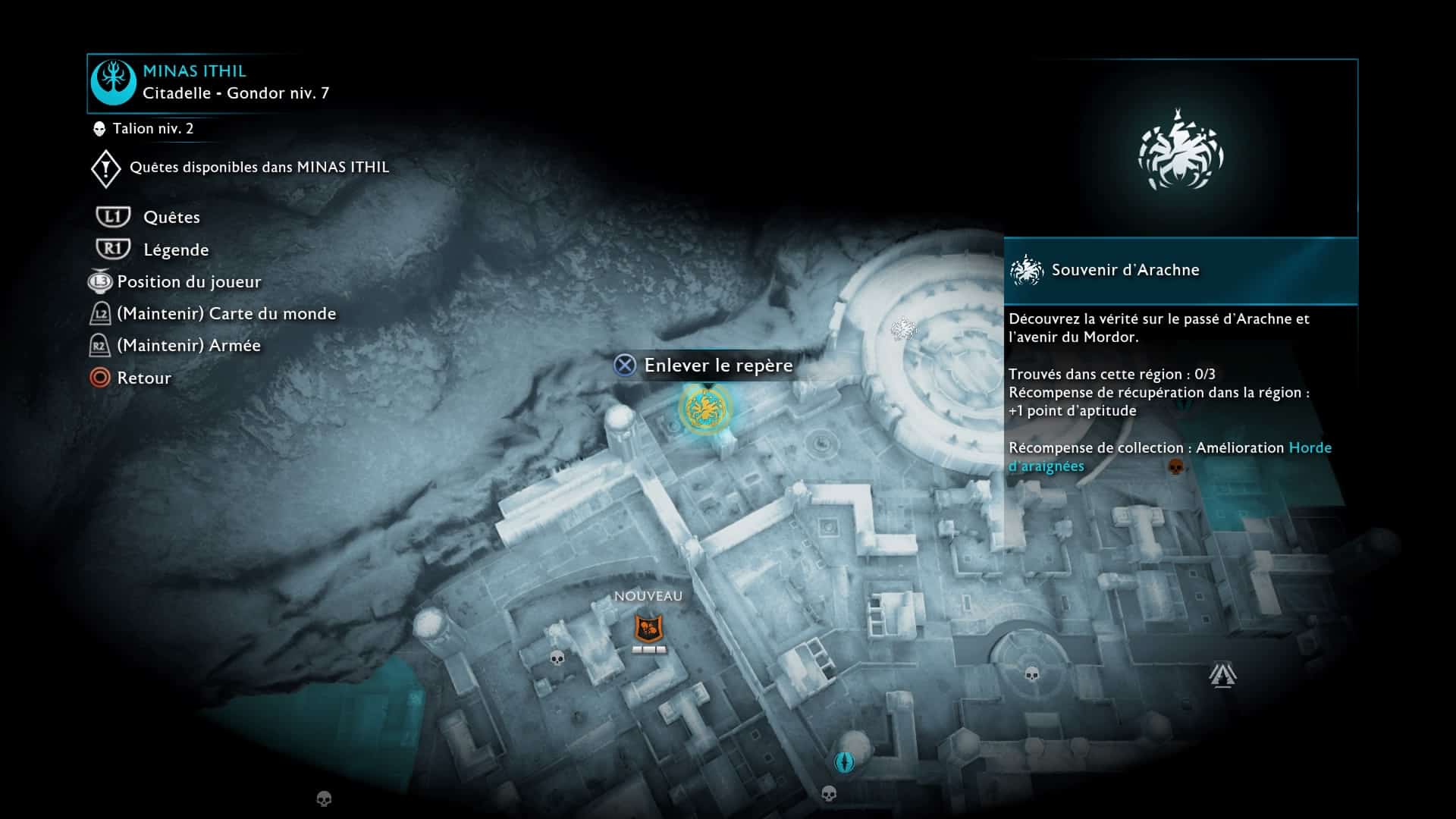Open available quests in Minas Ithil
Image resolution: width=1456 pixels, height=819 pixels.
[x=259, y=168]
